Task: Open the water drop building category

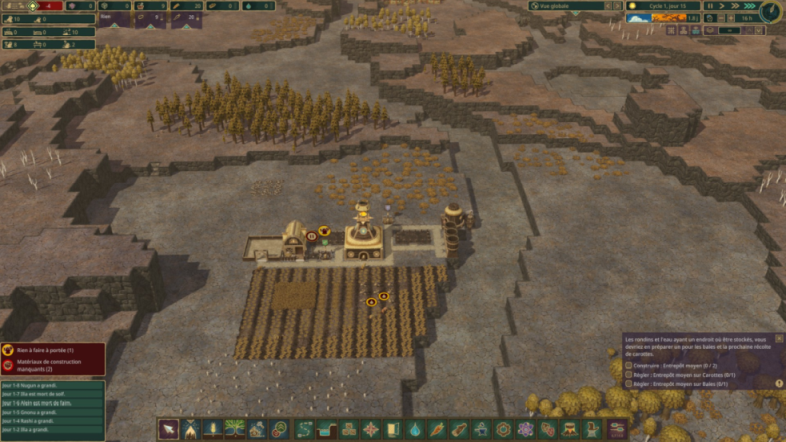Action: (x=414, y=430)
